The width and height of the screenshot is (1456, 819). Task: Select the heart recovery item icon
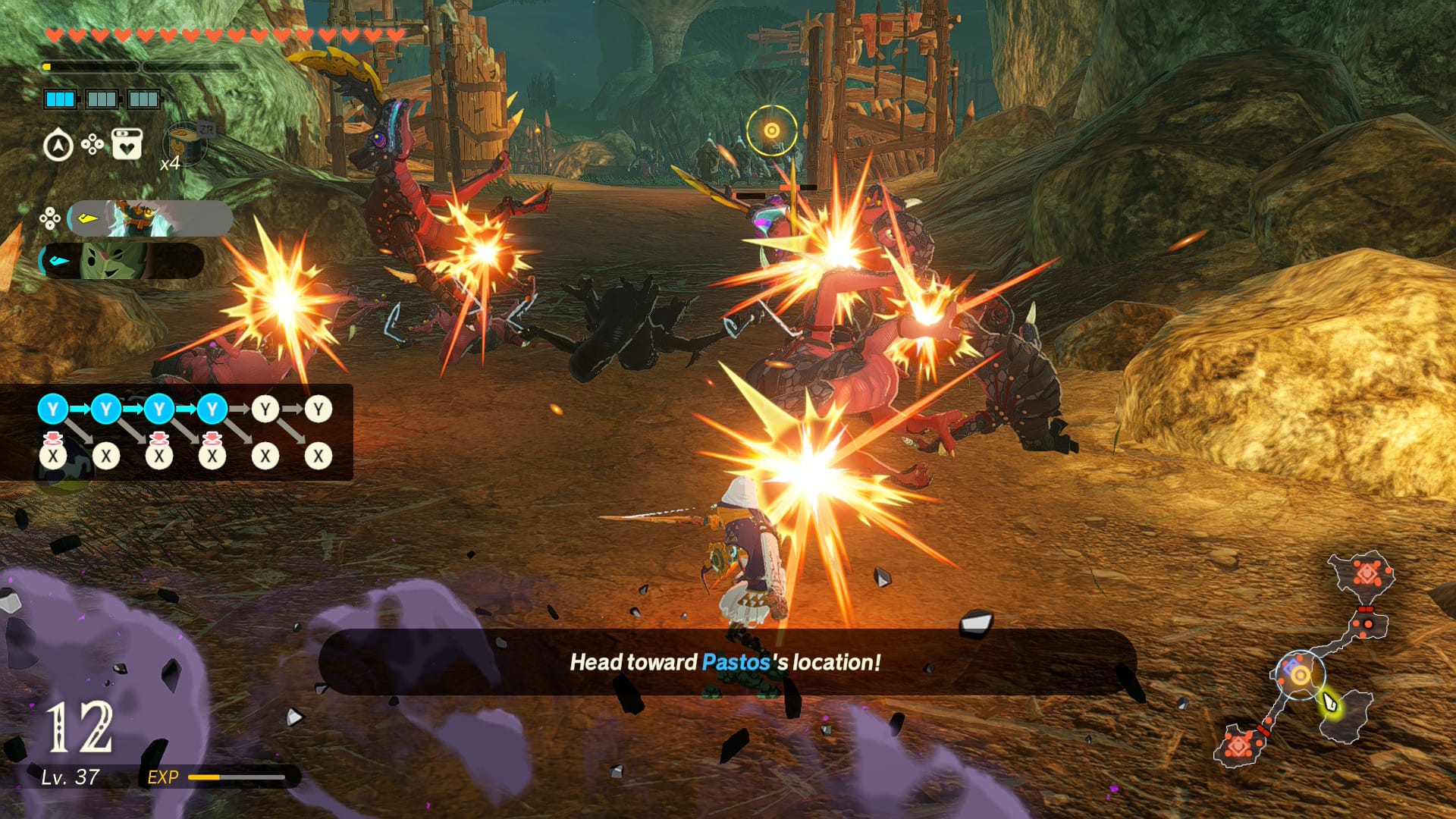pyautogui.click(x=127, y=143)
